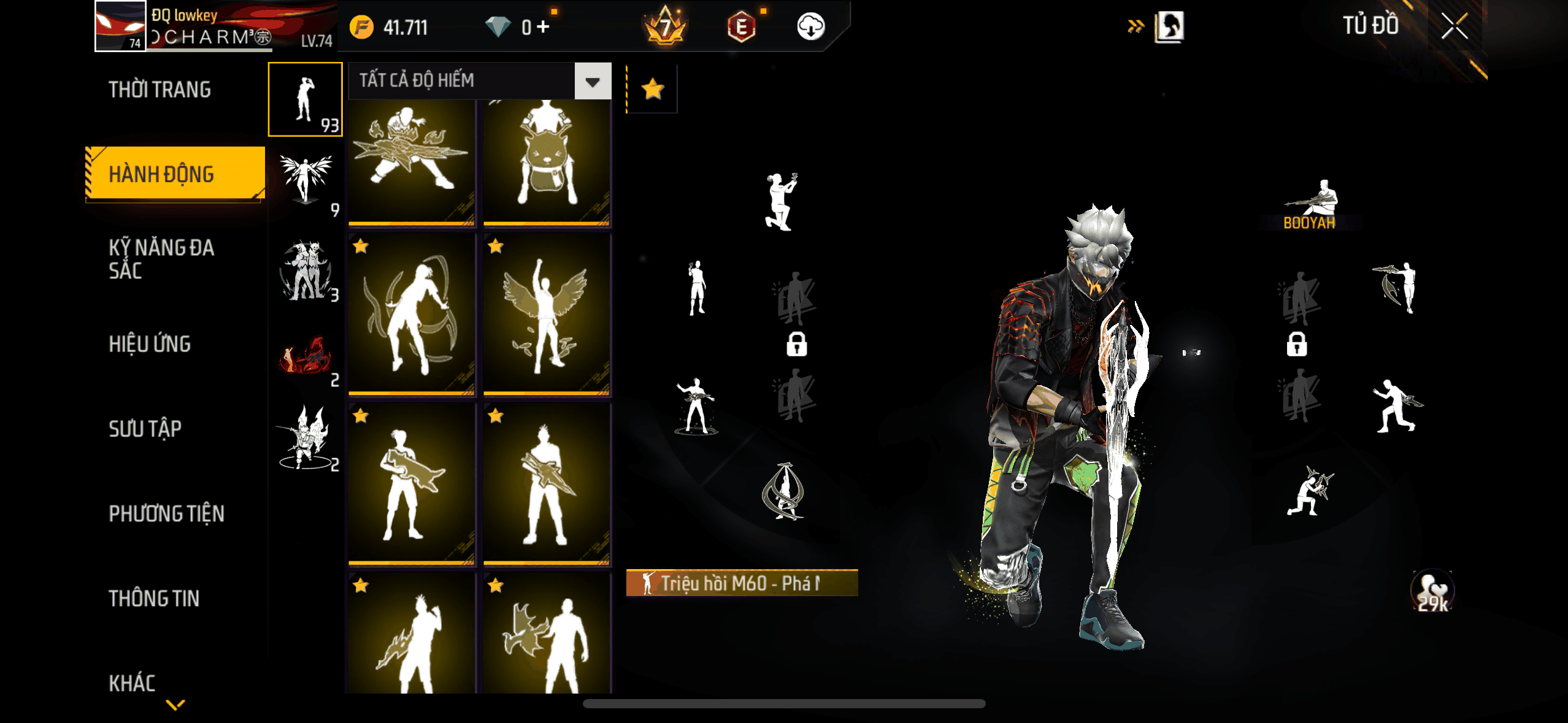
Task: Go to the Sưu Tập tab
Action: [x=145, y=429]
